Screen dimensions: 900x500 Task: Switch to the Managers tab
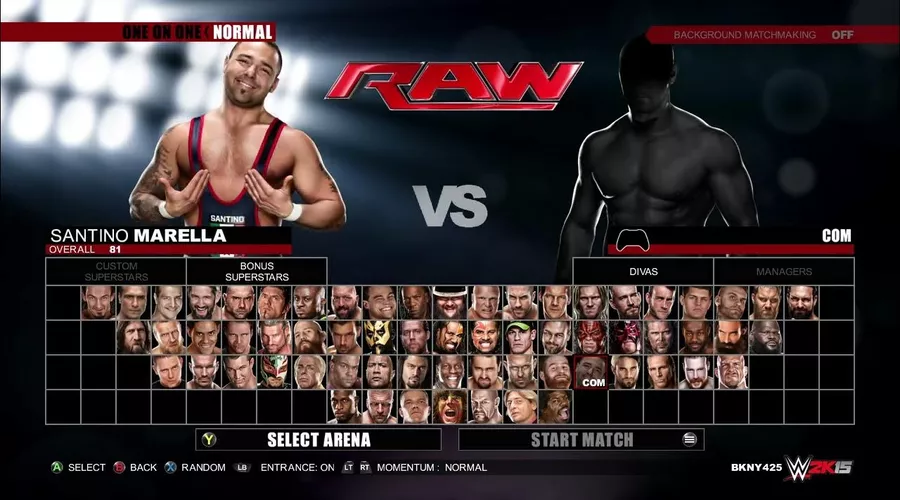pyautogui.click(x=784, y=271)
